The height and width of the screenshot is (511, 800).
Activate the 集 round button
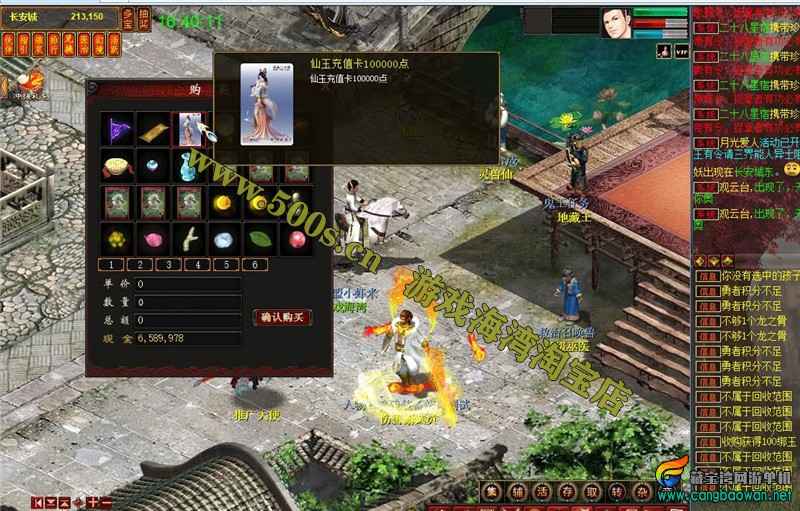point(491,490)
